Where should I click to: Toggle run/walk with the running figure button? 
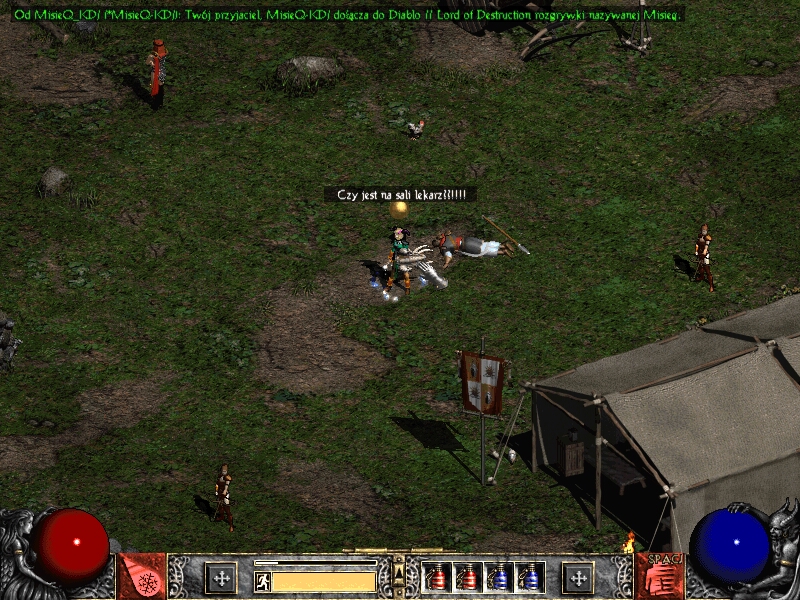[263, 581]
